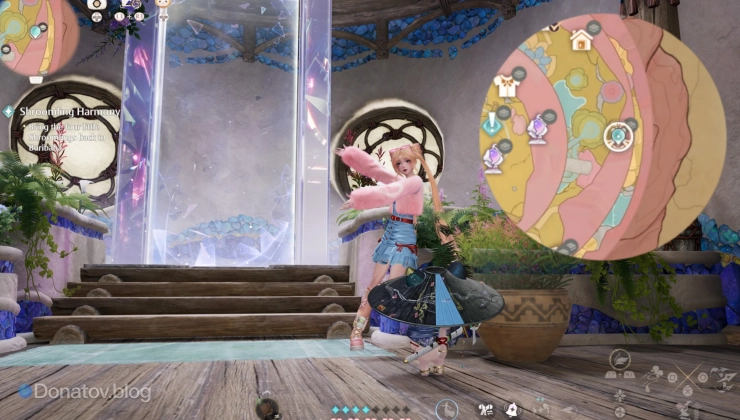Click the camera icon at top
Image resolution: width=740 pixels, height=420 pixels.
pos(97,4)
